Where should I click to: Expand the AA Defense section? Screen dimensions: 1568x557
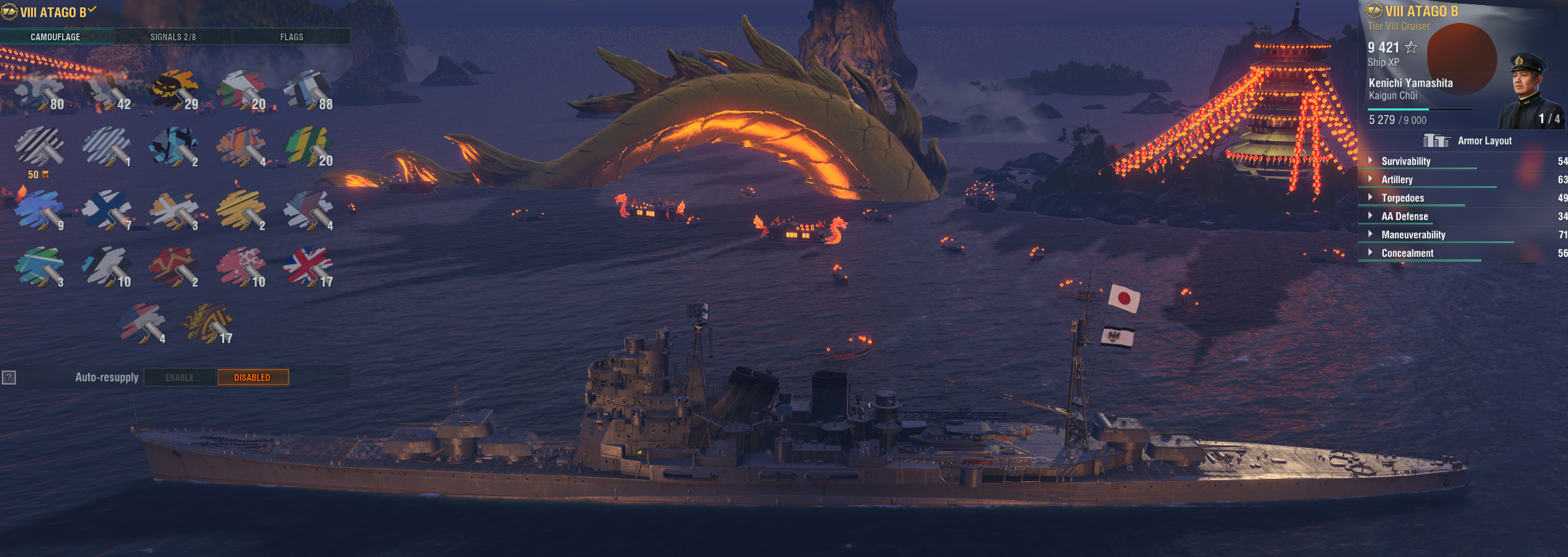1404,216
